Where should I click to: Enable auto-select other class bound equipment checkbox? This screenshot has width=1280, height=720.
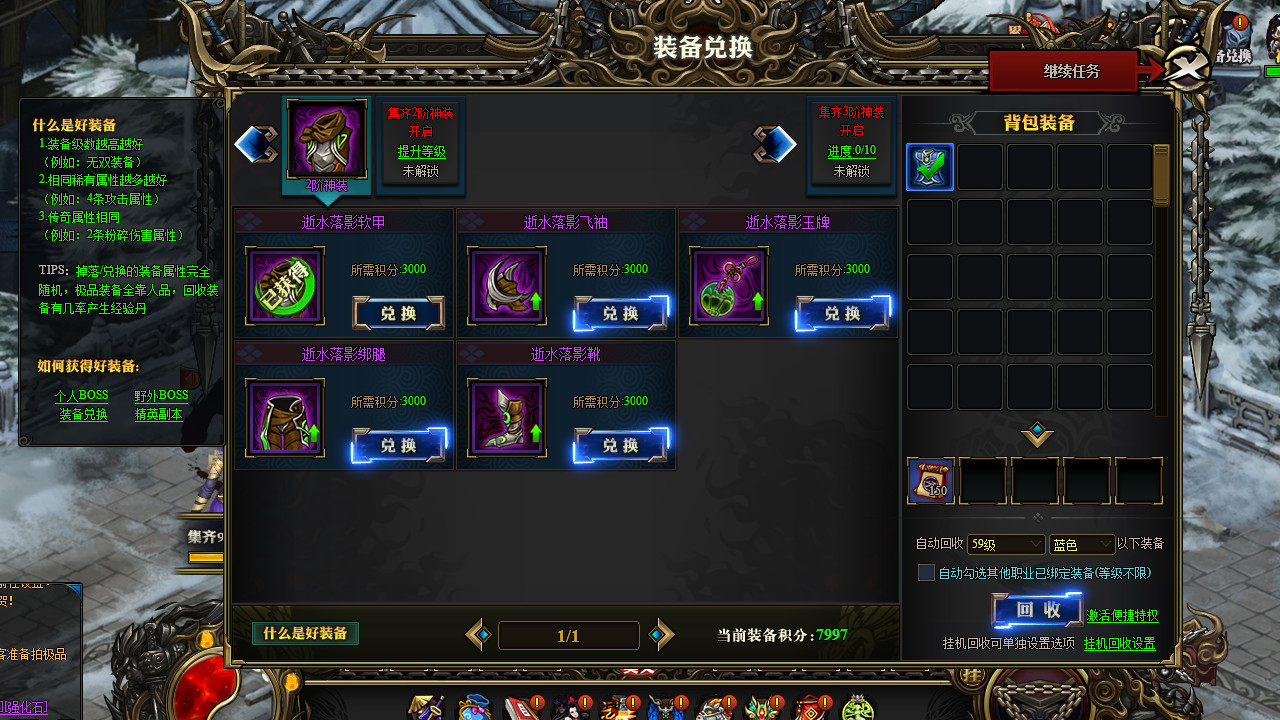(x=925, y=572)
